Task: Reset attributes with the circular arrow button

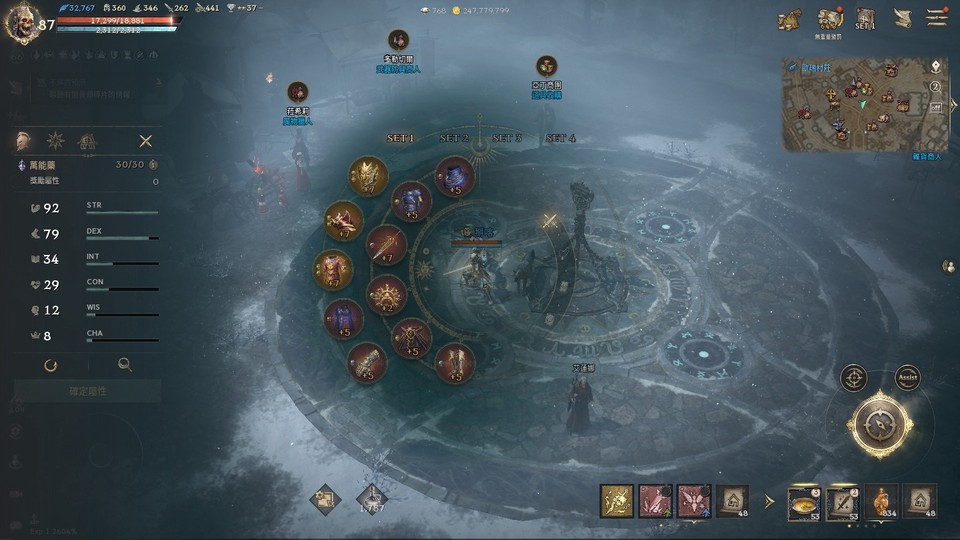Action: 51,366
